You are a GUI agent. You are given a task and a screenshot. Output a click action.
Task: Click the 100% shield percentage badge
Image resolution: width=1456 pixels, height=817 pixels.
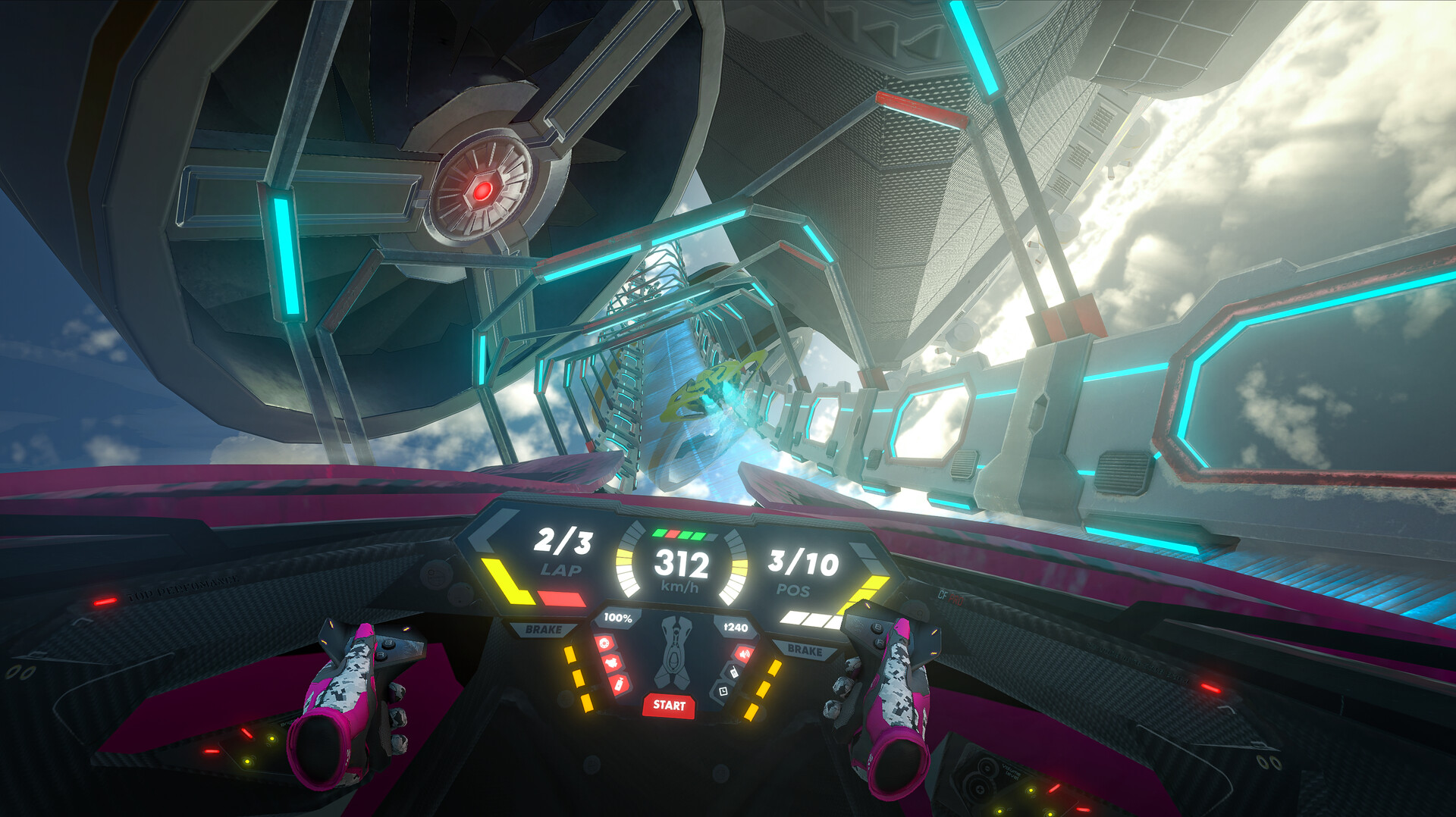[618, 618]
